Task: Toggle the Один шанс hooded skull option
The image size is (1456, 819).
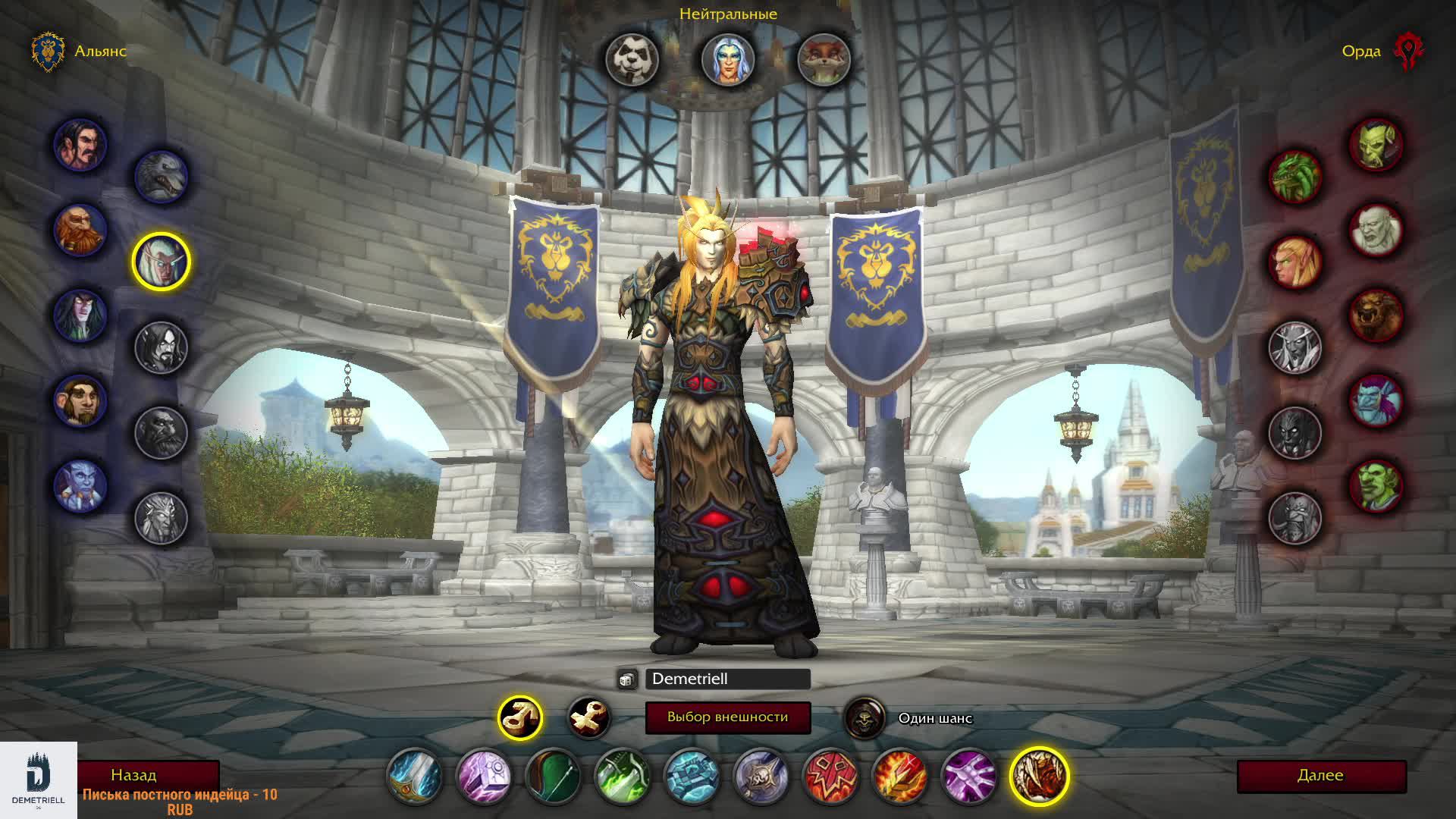Action: click(864, 717)
